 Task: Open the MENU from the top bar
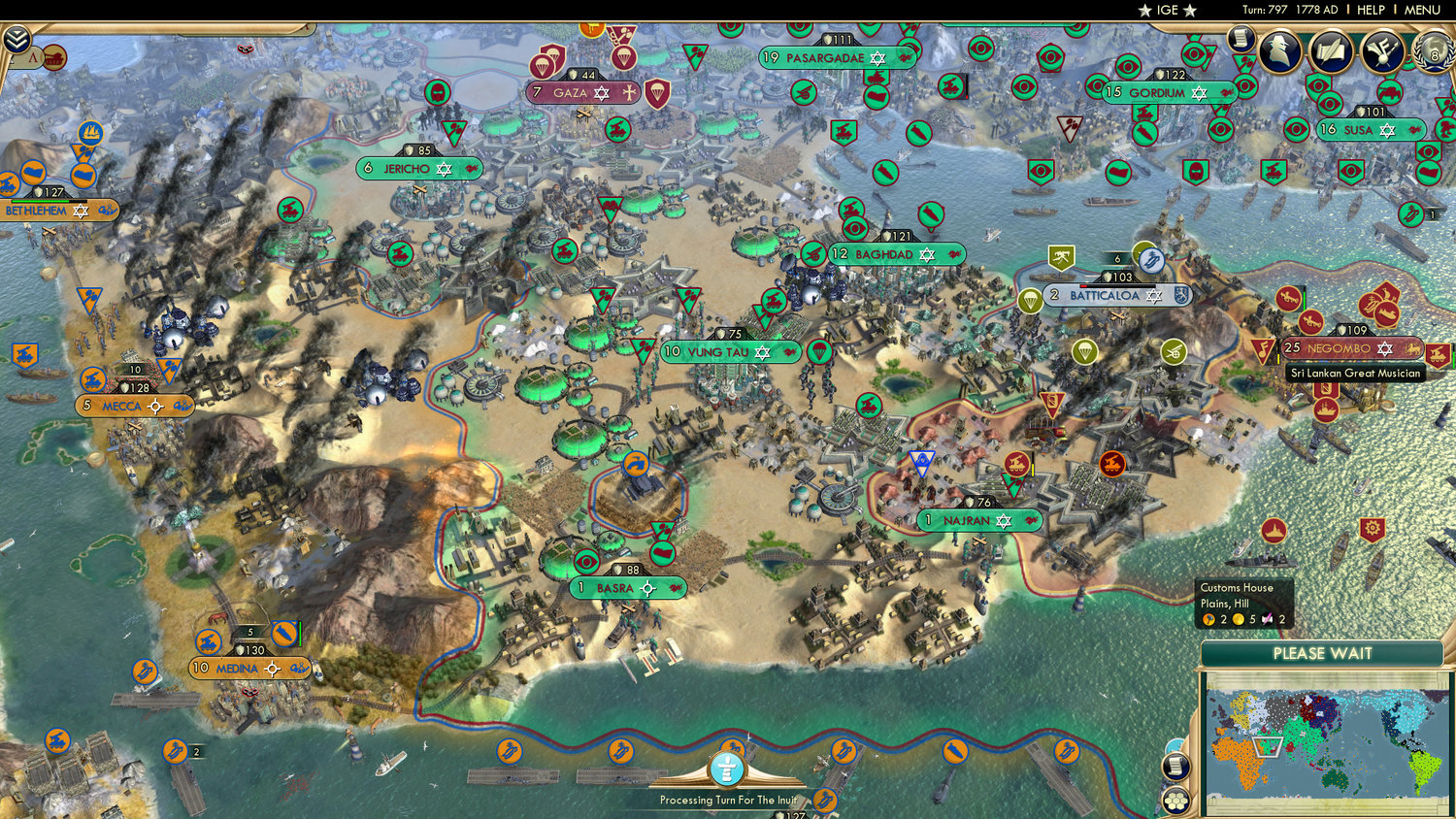(1421, 10)
